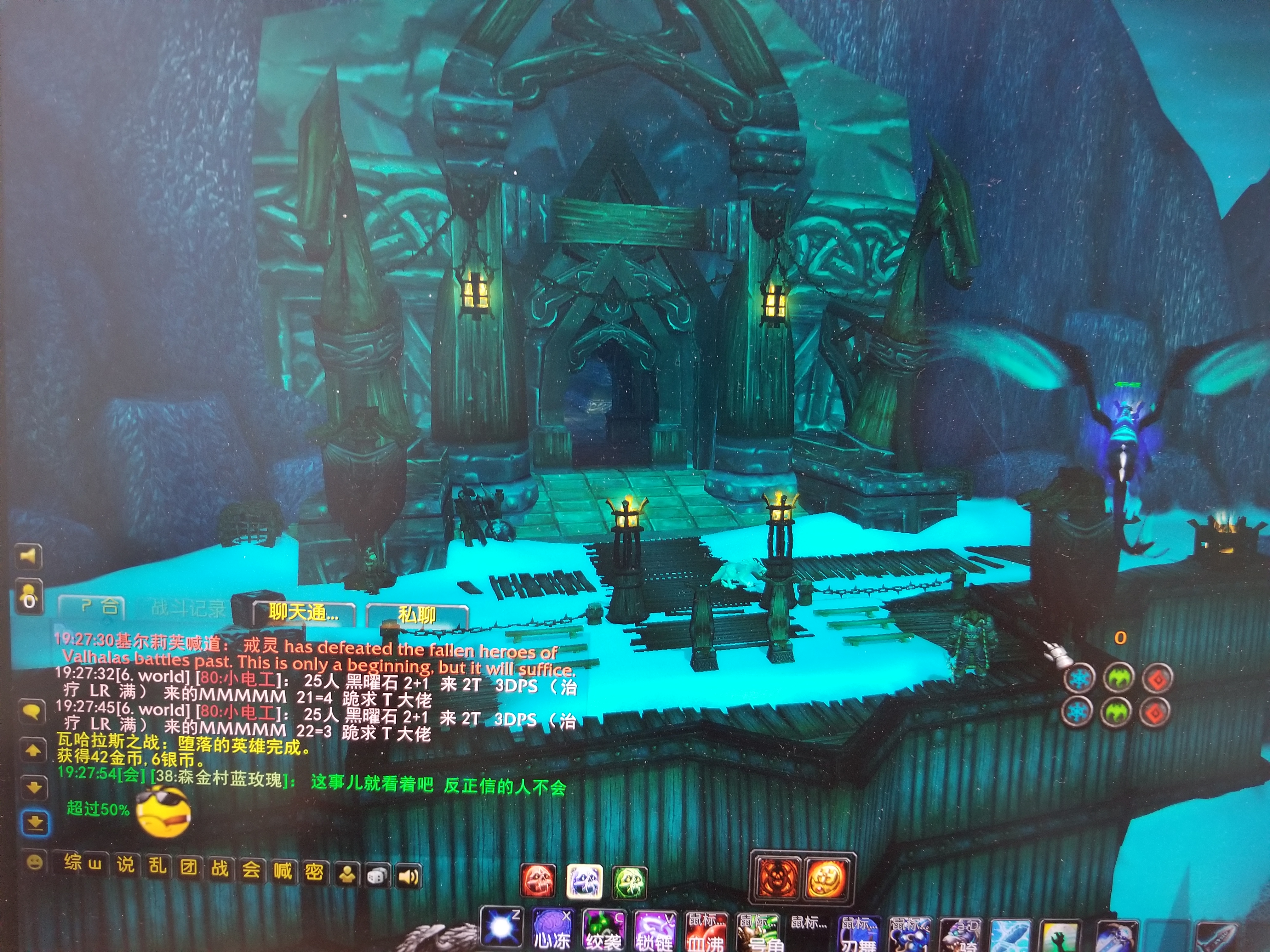1270x952 pixels.
Task: Choose the 密 whisper channel button
Action: pyautogui.click(x=313, y=872)
